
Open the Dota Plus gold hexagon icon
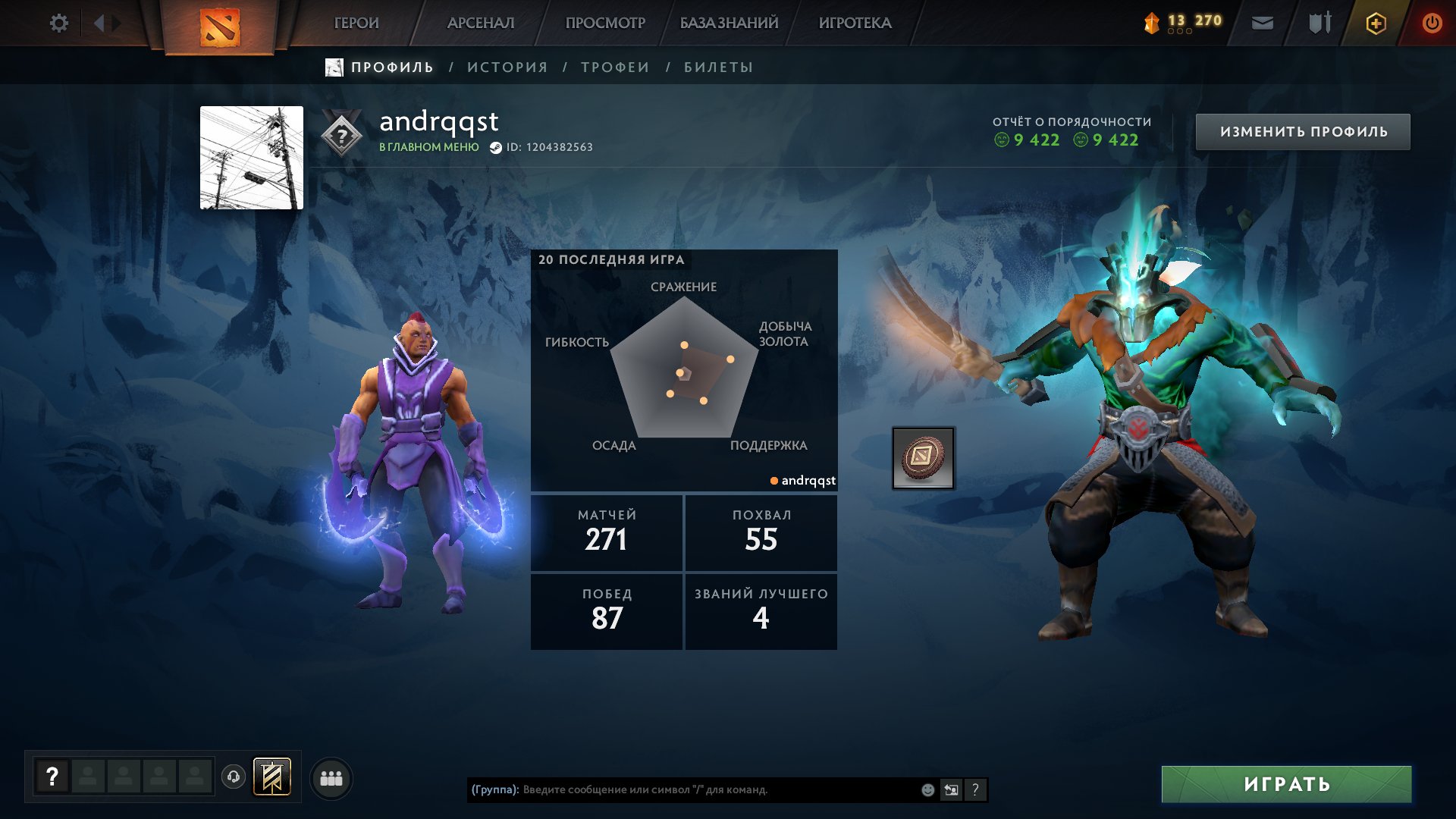point(1376,24)
